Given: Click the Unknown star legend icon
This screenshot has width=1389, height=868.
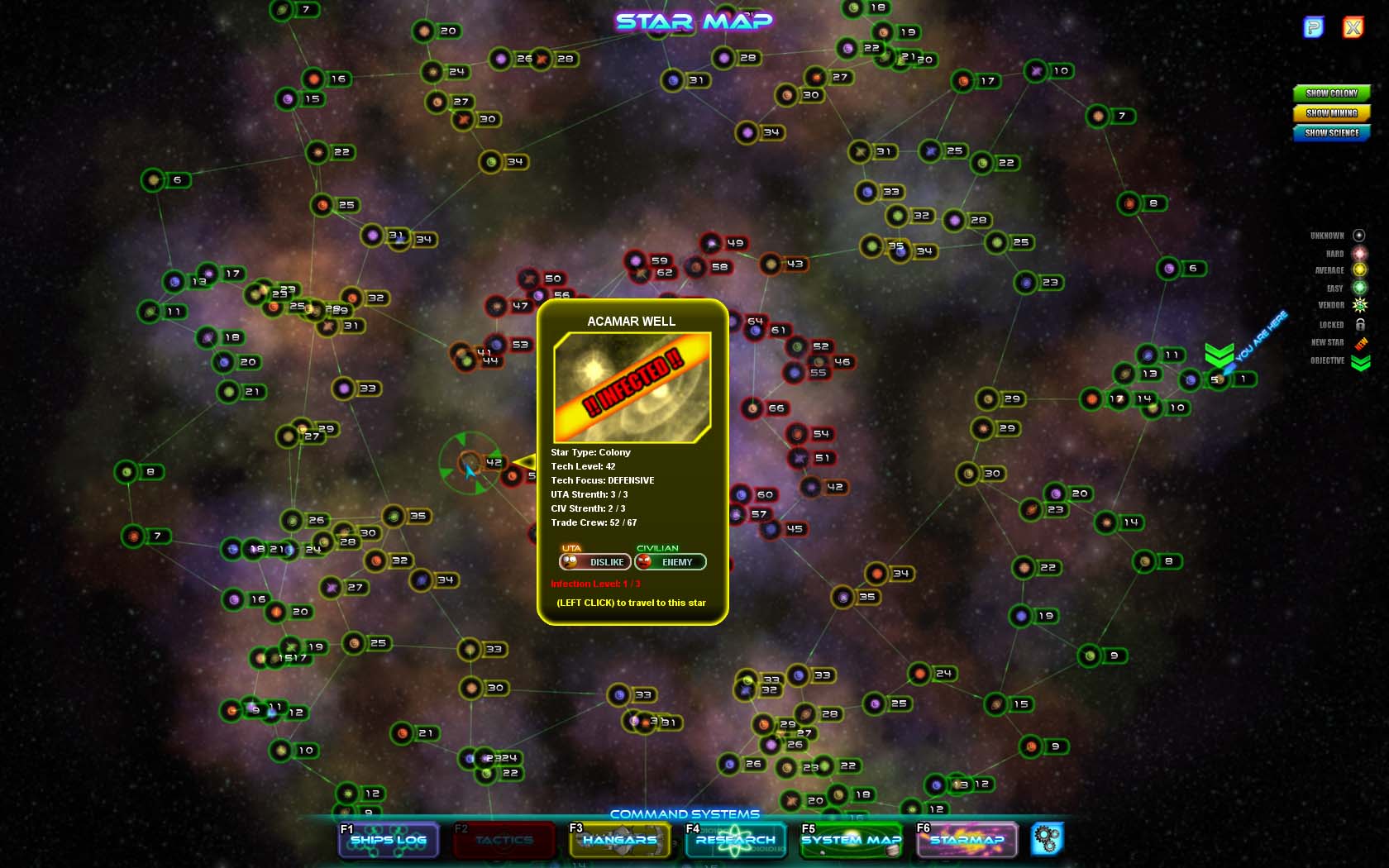Looking at the screenshot, I should 1360,235.
